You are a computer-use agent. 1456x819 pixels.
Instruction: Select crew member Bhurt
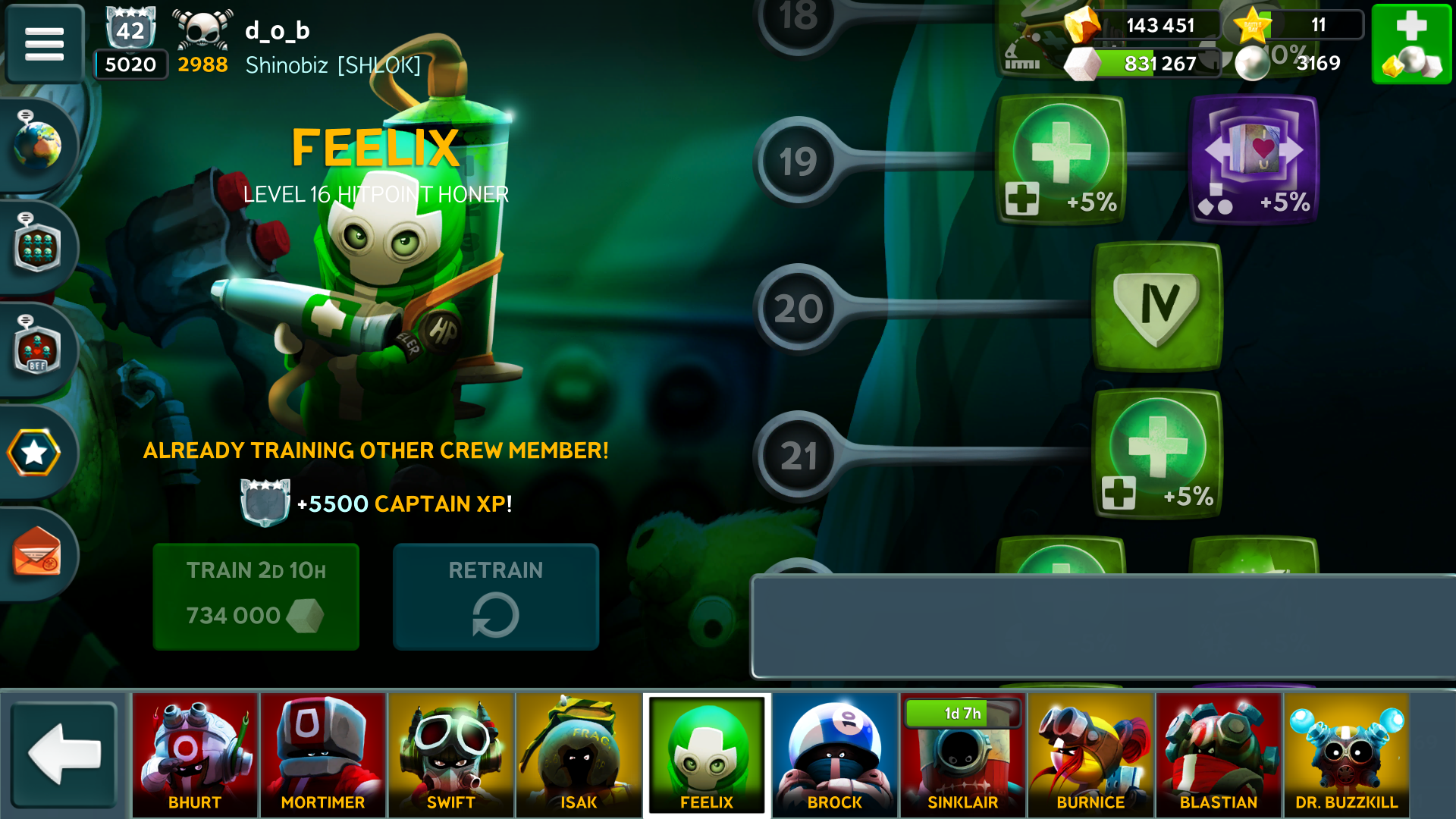click(x=195, y=754)
